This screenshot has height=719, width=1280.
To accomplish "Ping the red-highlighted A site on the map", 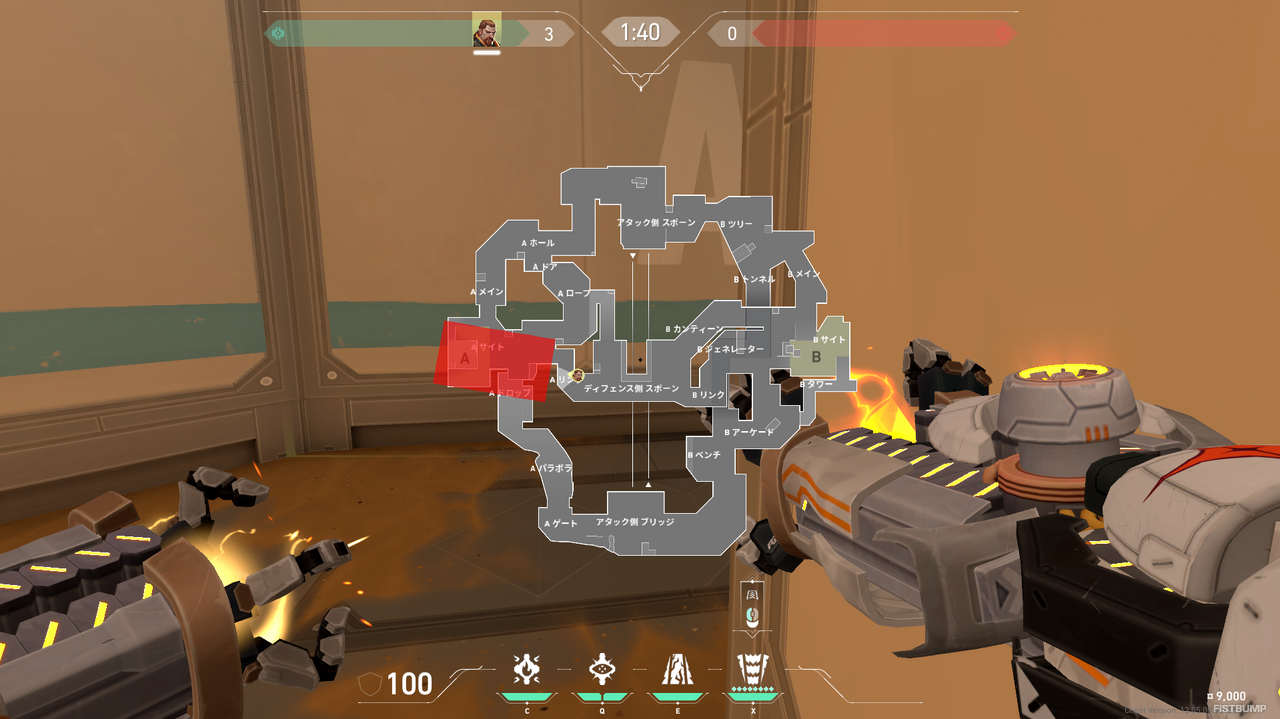I will (x=492, y=360).
